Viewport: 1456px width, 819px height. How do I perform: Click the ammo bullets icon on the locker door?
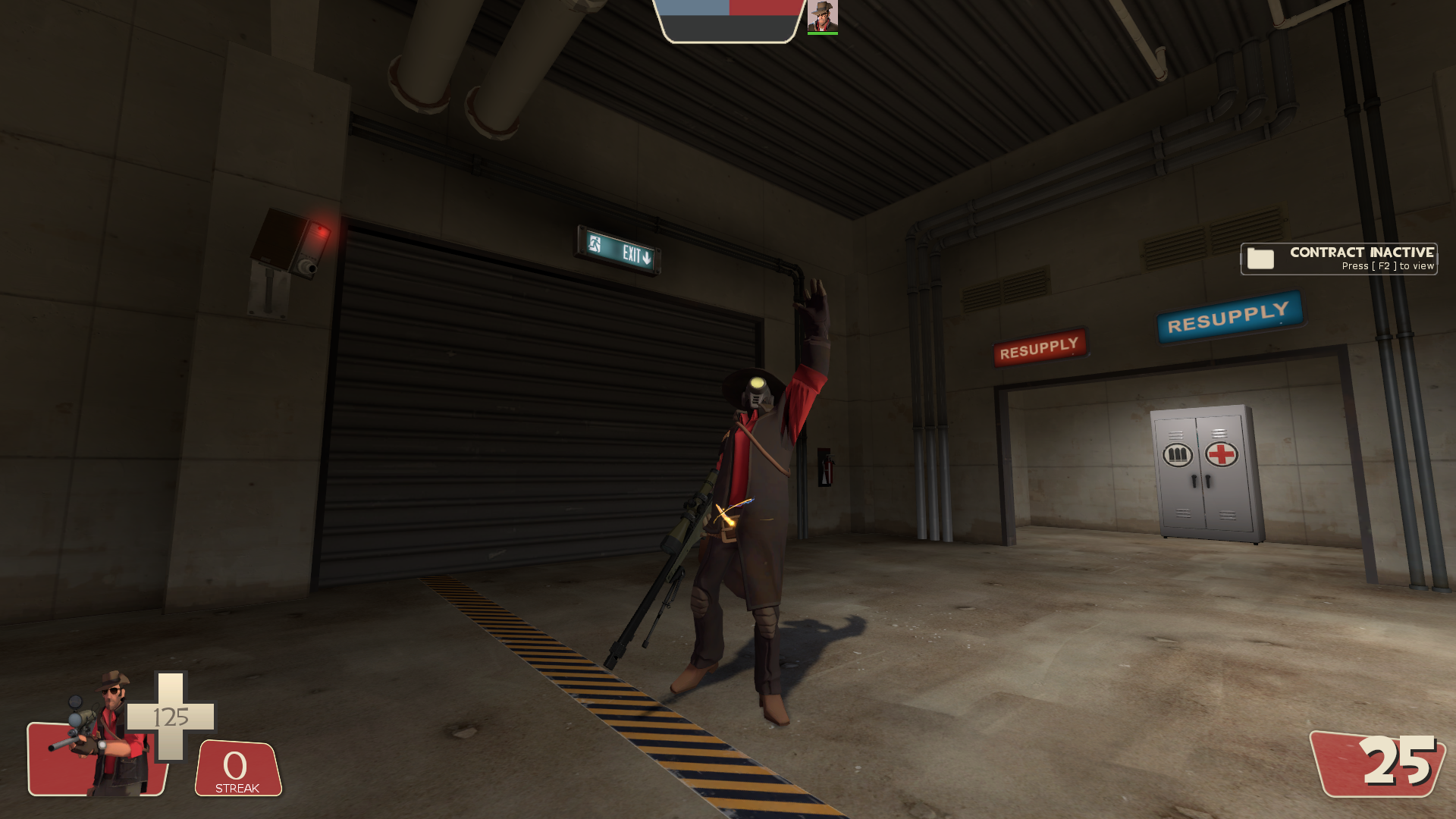coord(1178,454)
